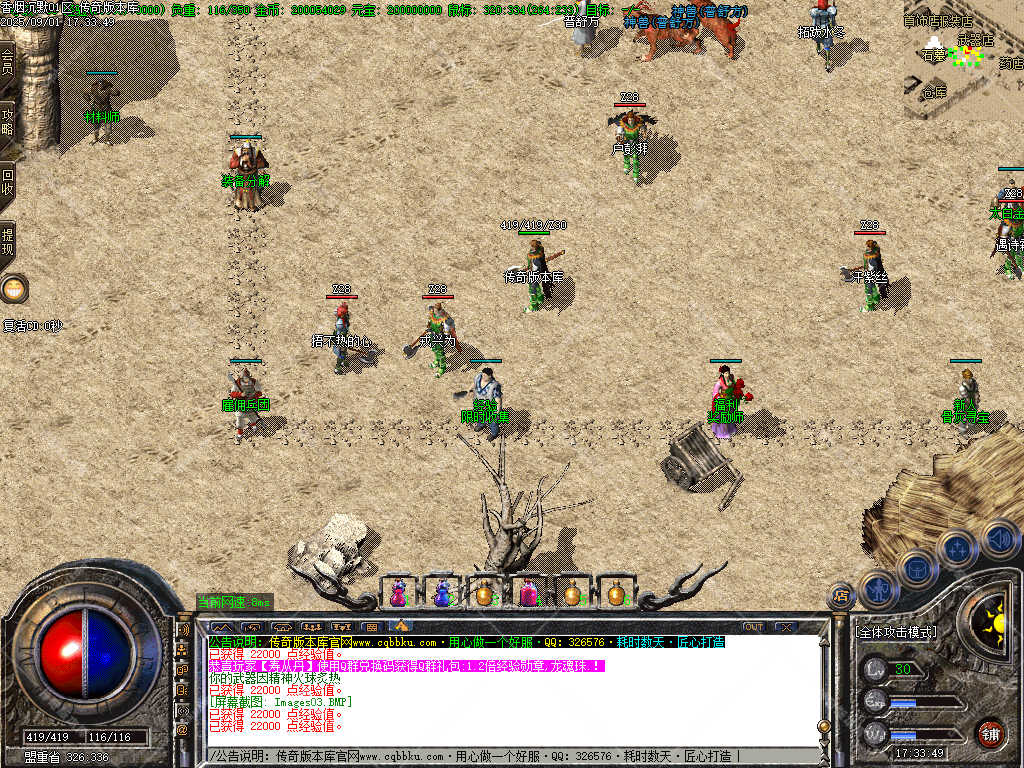Use the blue potion in belt slot 2
The image size is (1024, 768).
pos(441,593)
